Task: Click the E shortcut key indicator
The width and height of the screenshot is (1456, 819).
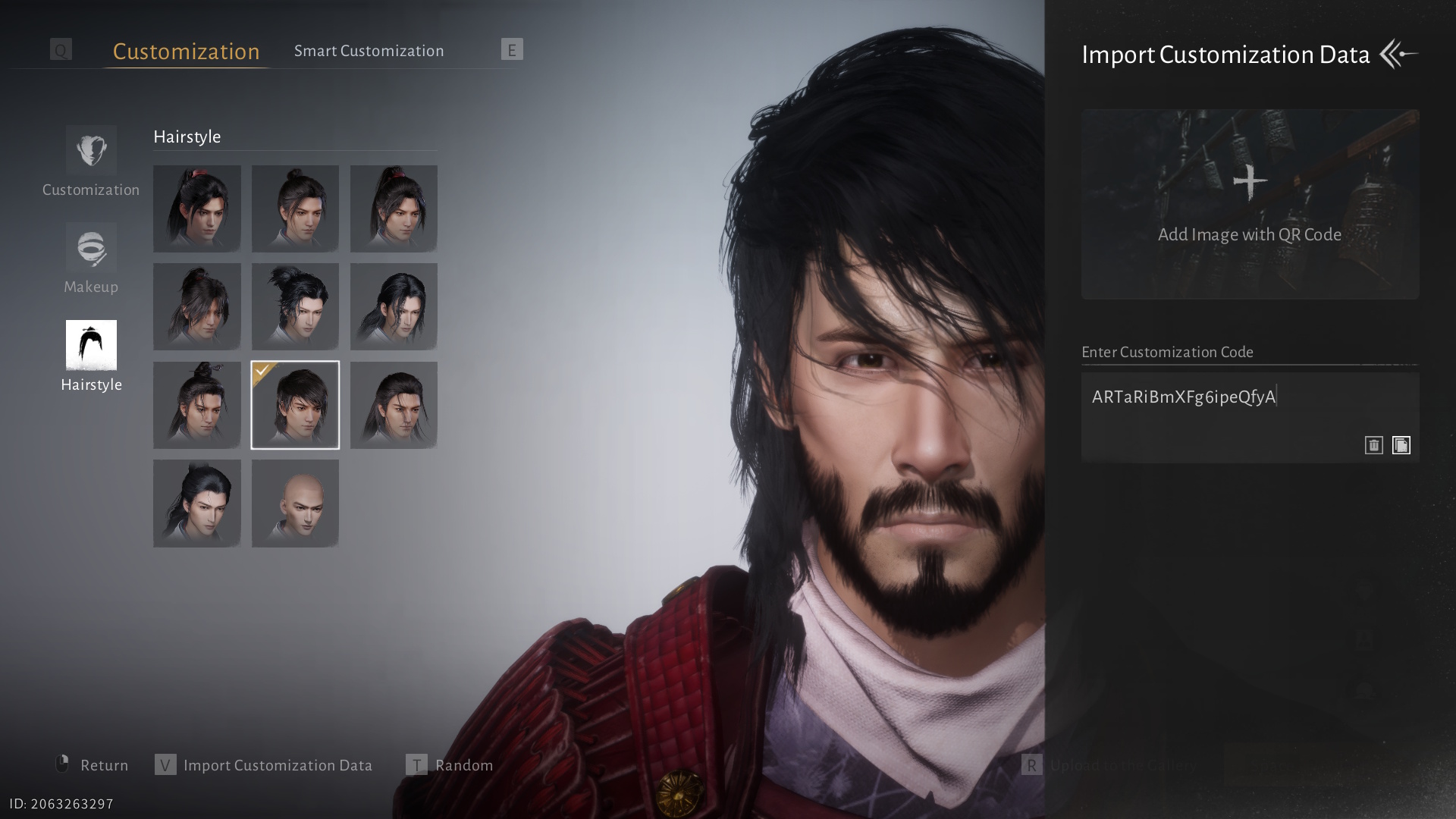Action: point(511,50)
